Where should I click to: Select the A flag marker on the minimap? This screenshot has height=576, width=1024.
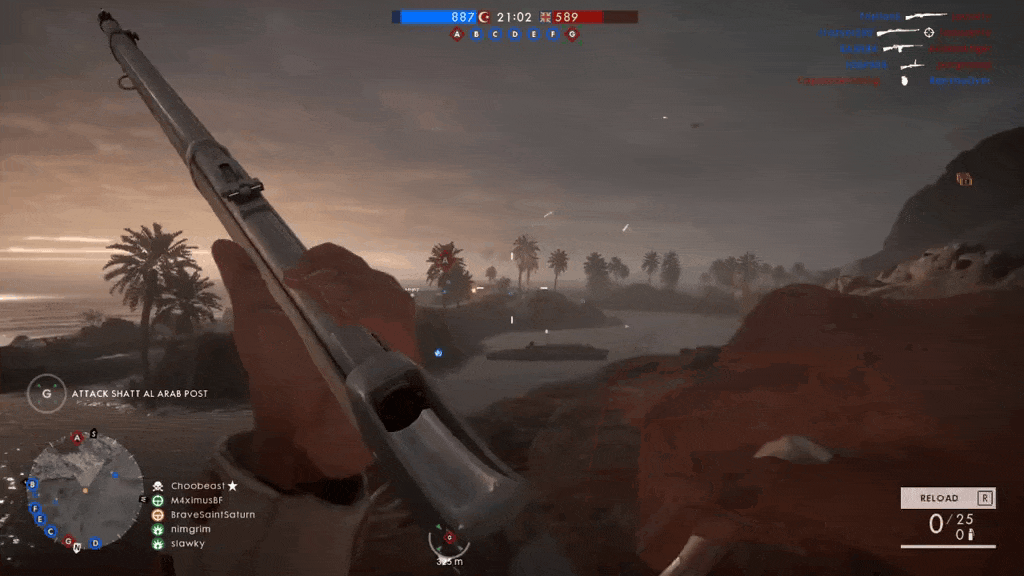pos(77,438)
